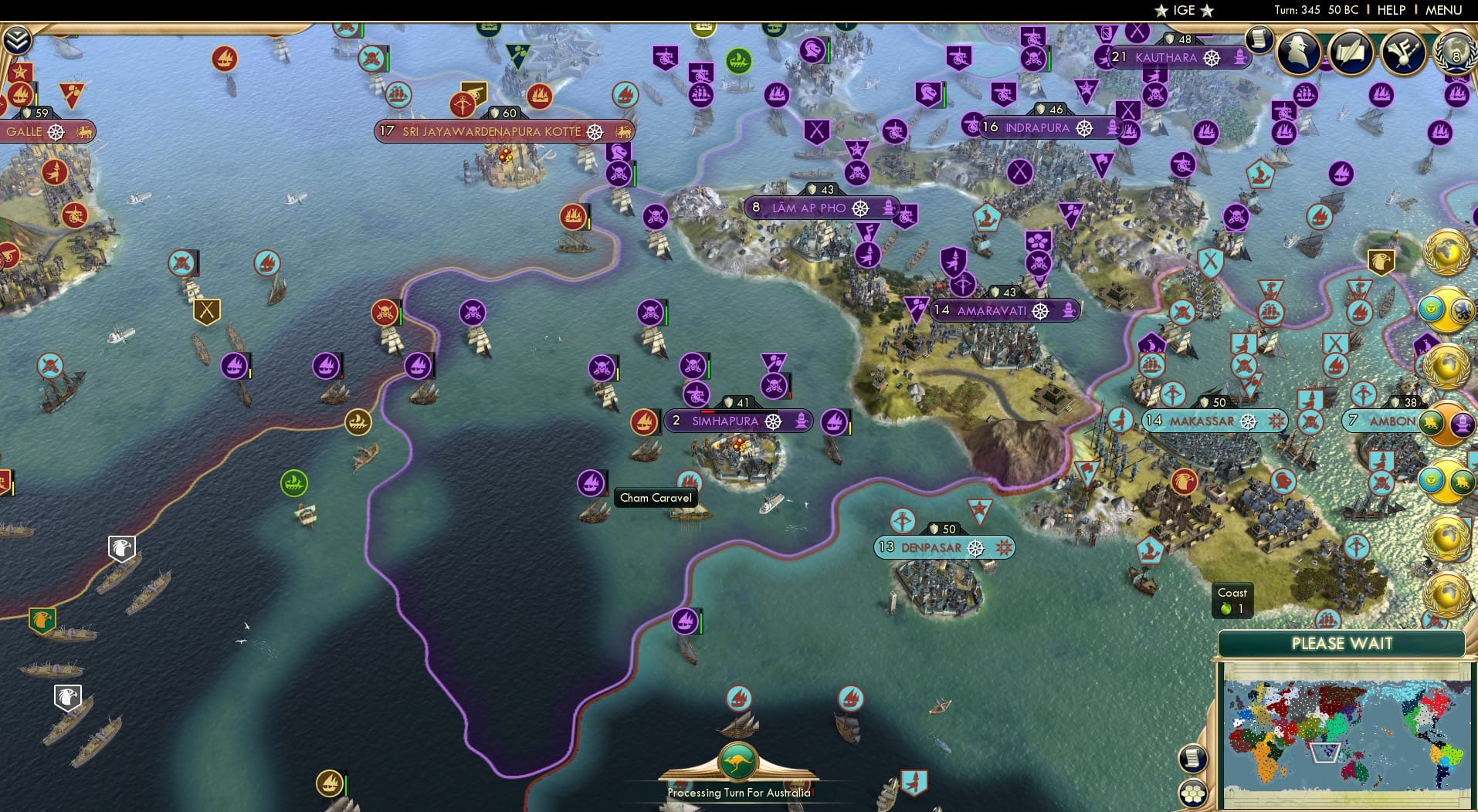Open the notification scroll icon near top-right corner
1478x812 pixels.
pyautogui.click(x=1258, y=40)
